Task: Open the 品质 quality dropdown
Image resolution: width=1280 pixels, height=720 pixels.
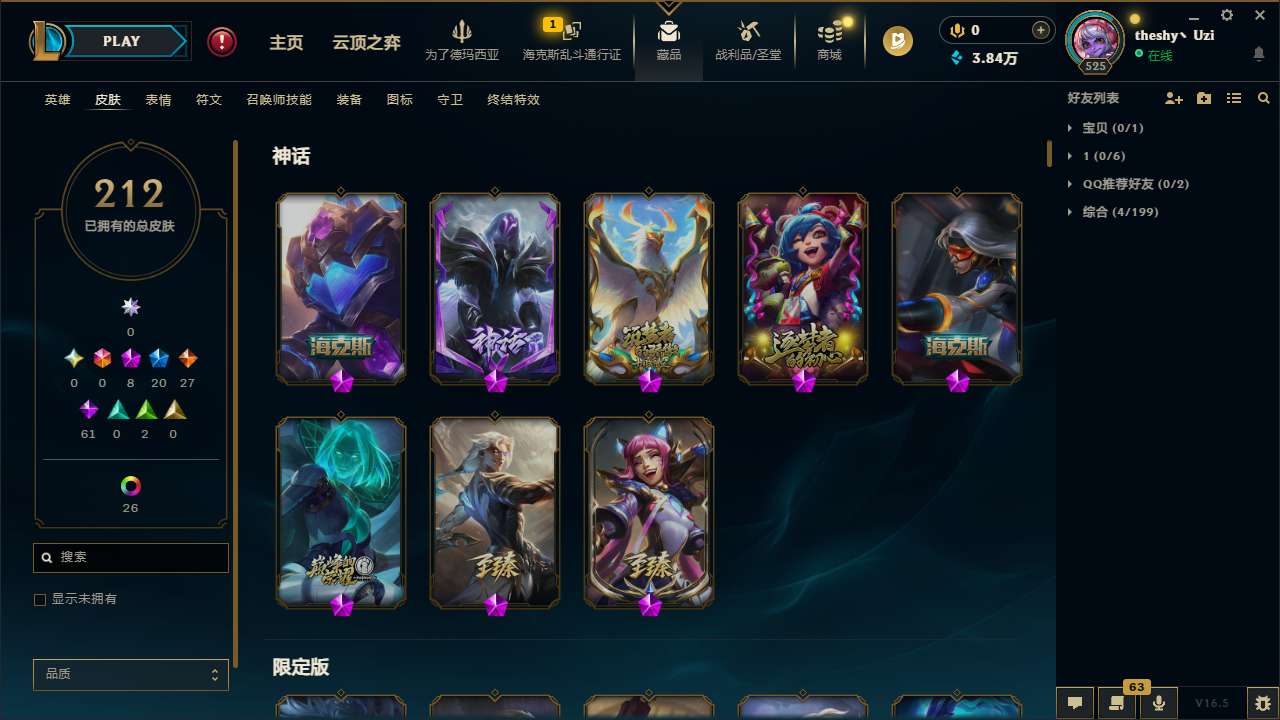Action: (x=130, y=674)
